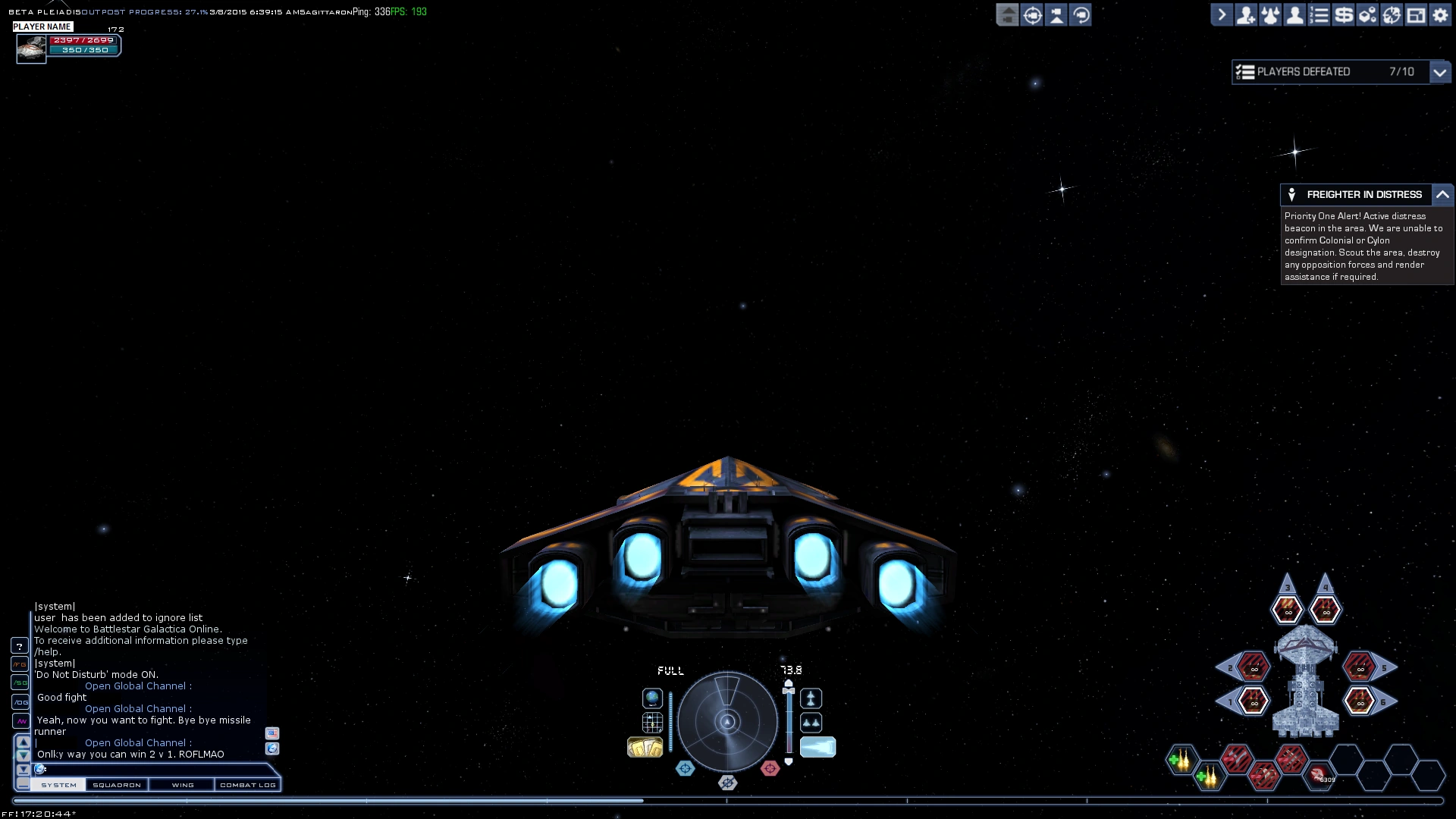Toggle the red hostile target reticle
1456x819 pixels.
pyautogui.click(x=771, y=768)
